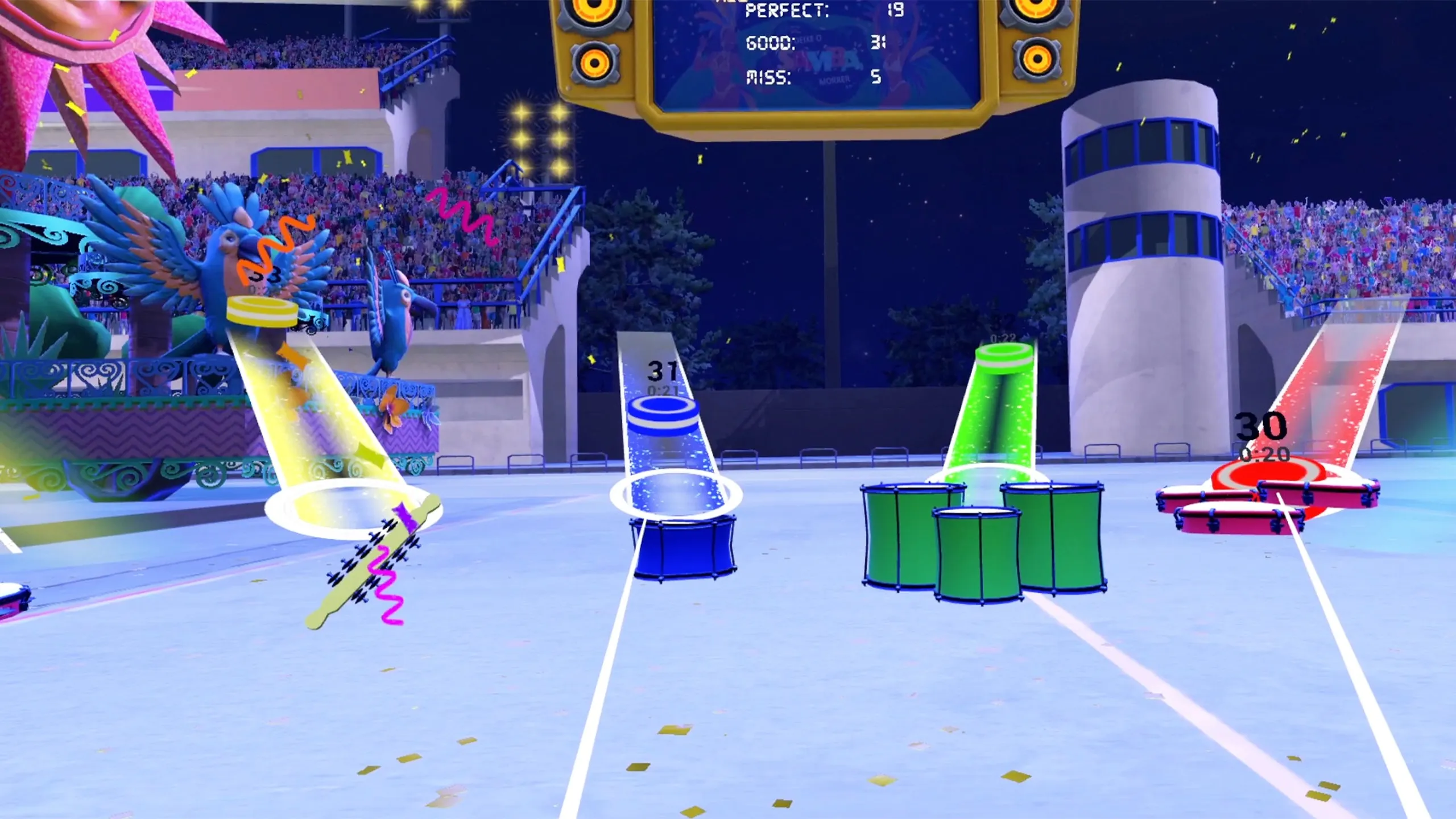Tap the incoming blue note disc
Screen dimensions: 1456x819
[661, 415]
